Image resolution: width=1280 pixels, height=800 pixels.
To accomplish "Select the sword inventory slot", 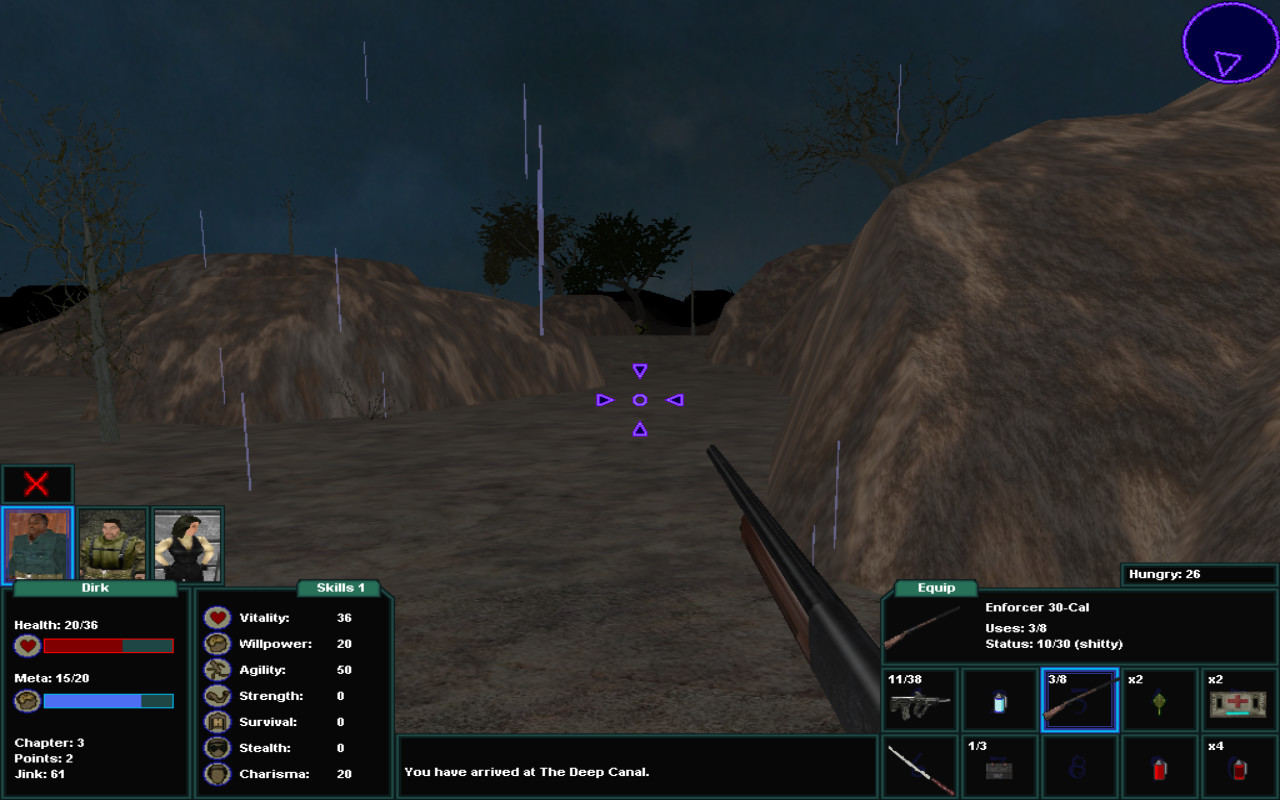I will tap(919, 766).
